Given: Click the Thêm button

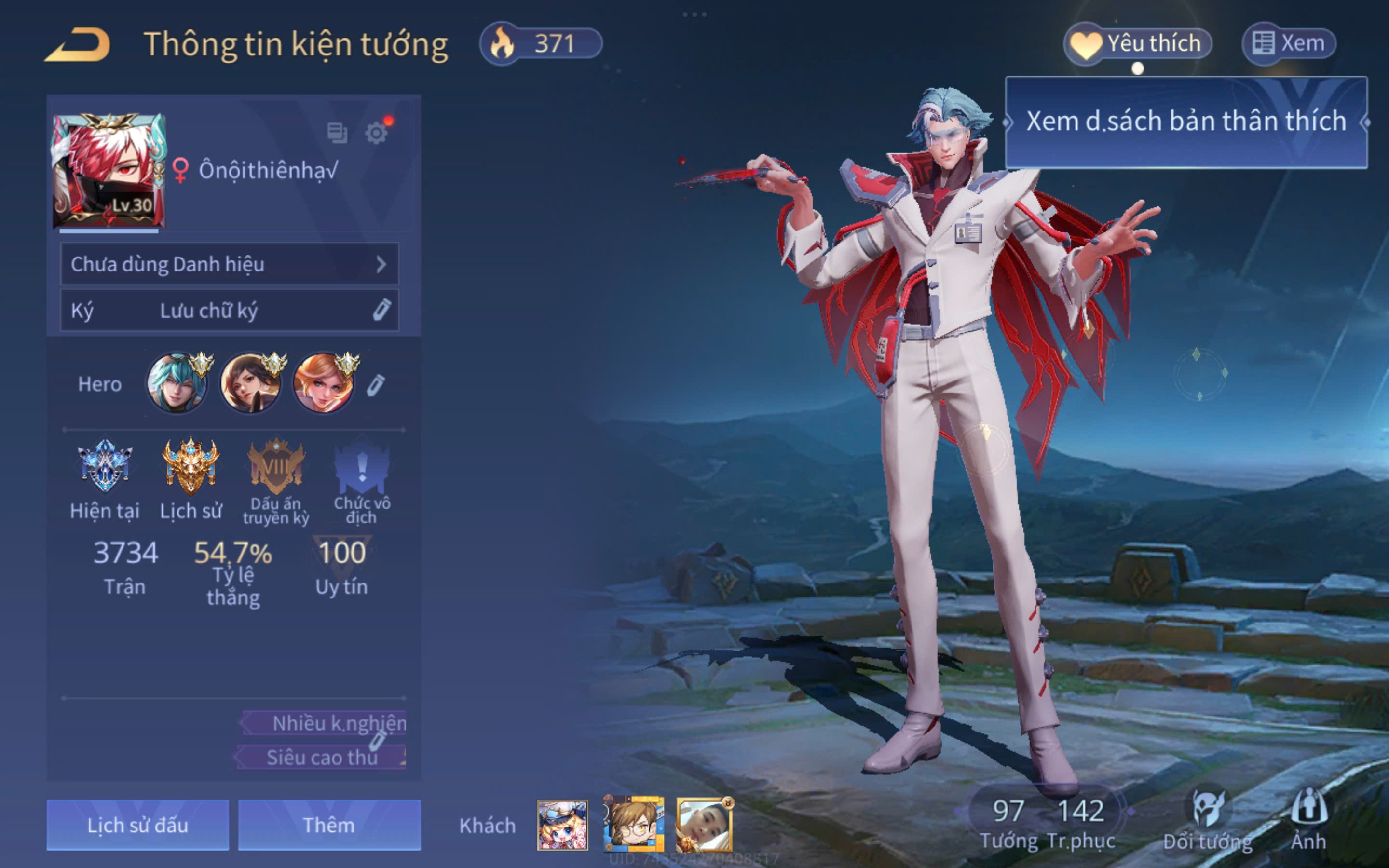Looking at the screenshot, I should pos(329,825).
